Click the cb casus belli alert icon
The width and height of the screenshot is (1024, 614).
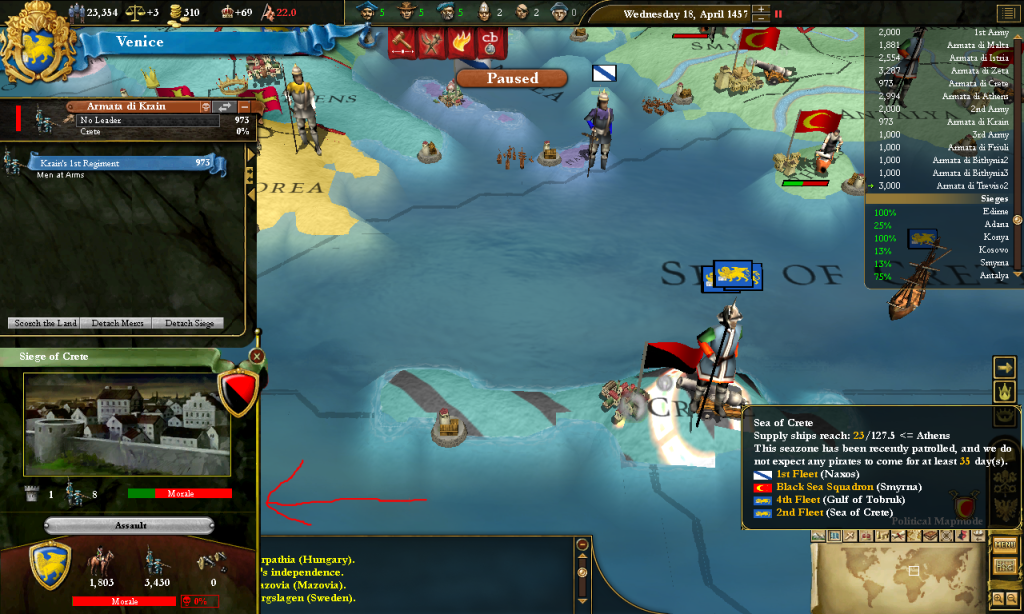(x=490, y=42)
